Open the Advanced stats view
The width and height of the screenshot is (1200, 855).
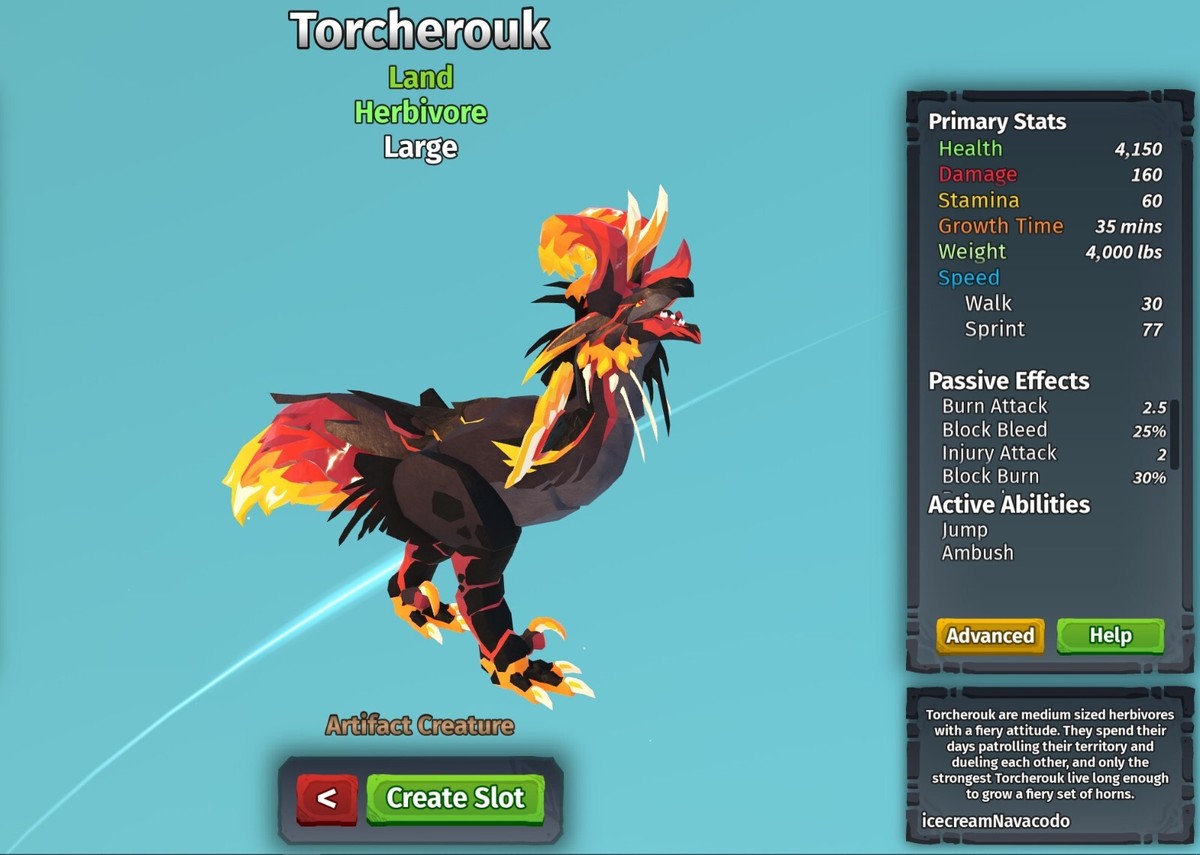[x=990, y=636]
